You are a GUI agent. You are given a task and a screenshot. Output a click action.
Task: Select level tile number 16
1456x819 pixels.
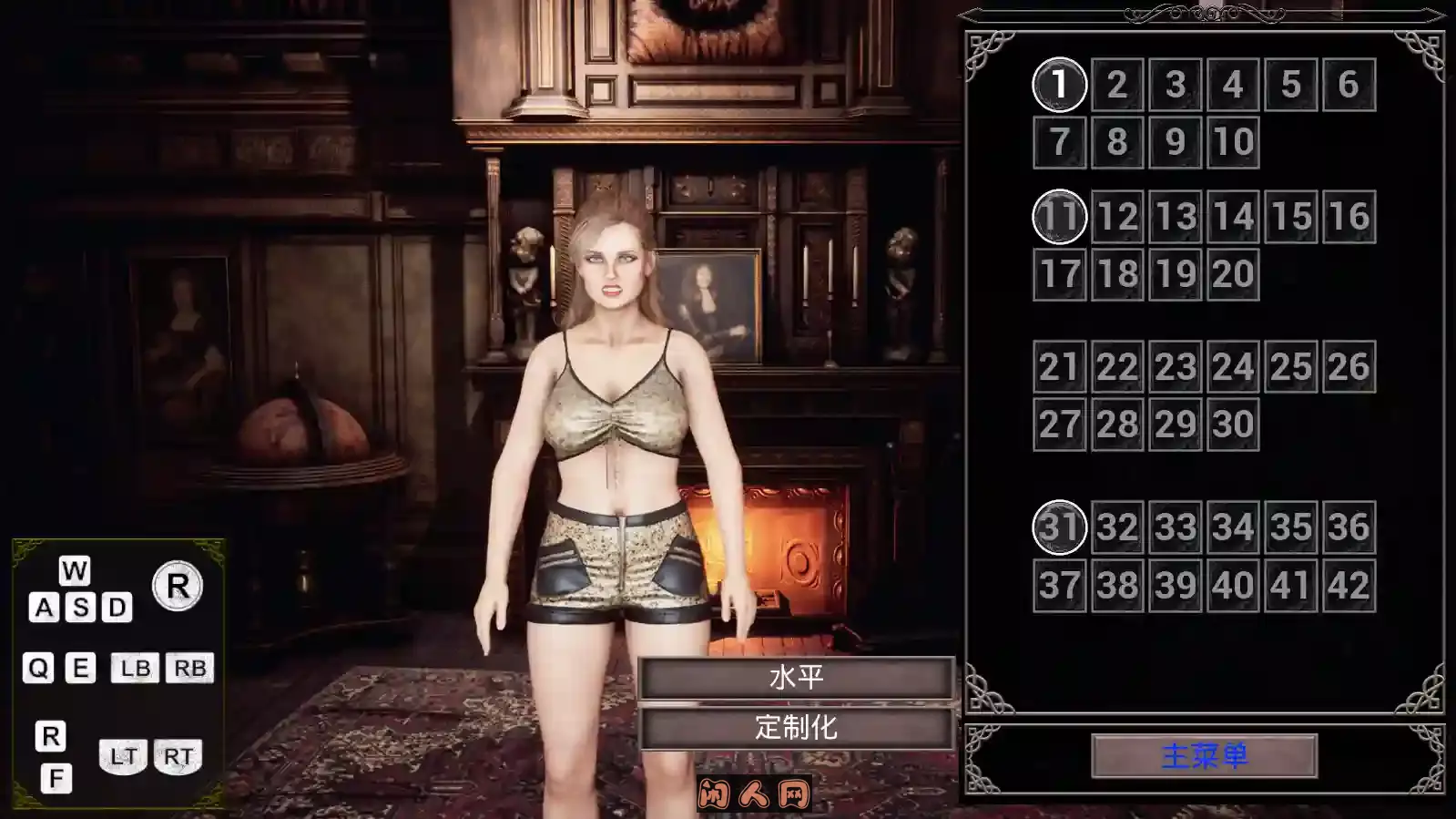click(1349, 217)
